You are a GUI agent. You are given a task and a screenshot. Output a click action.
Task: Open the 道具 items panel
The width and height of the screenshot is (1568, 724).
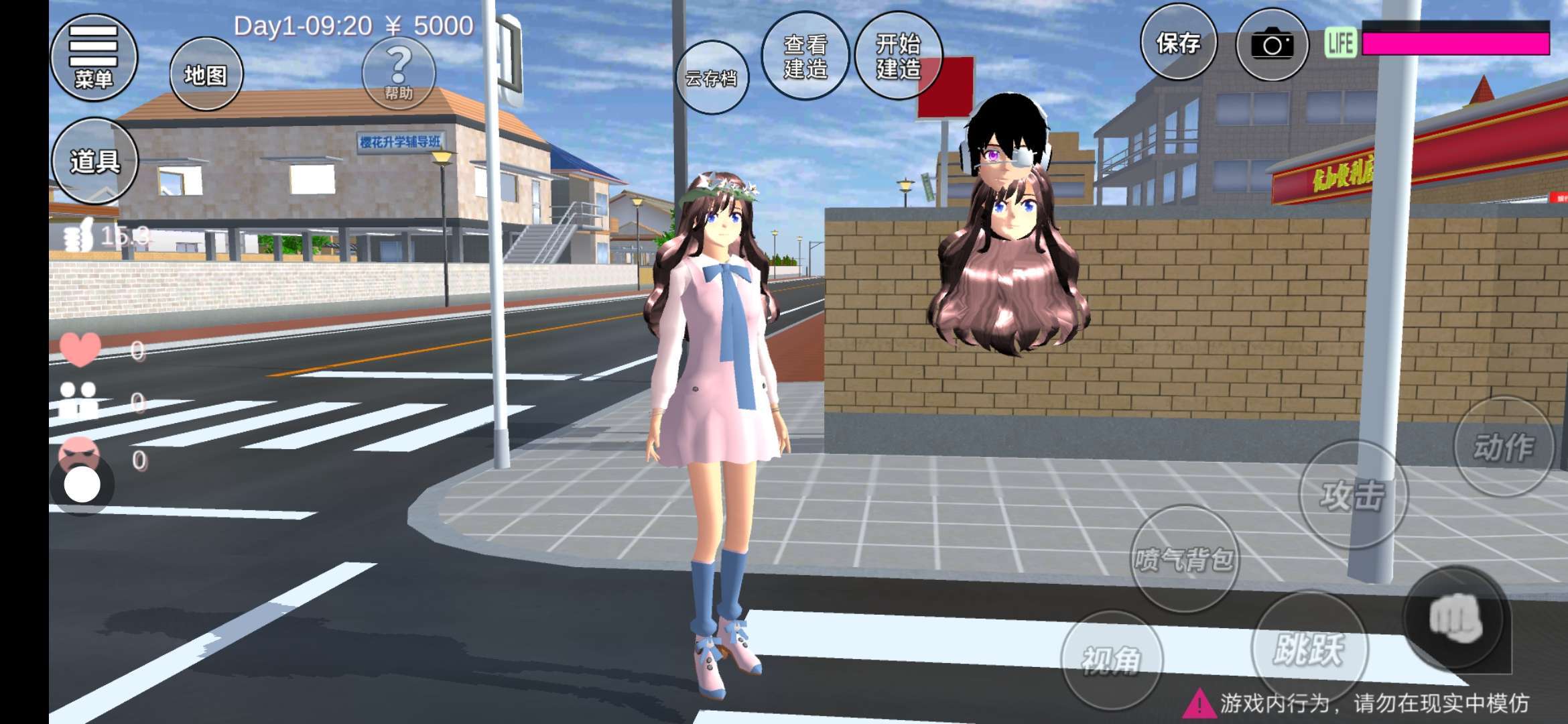click(x=94, y=161)
